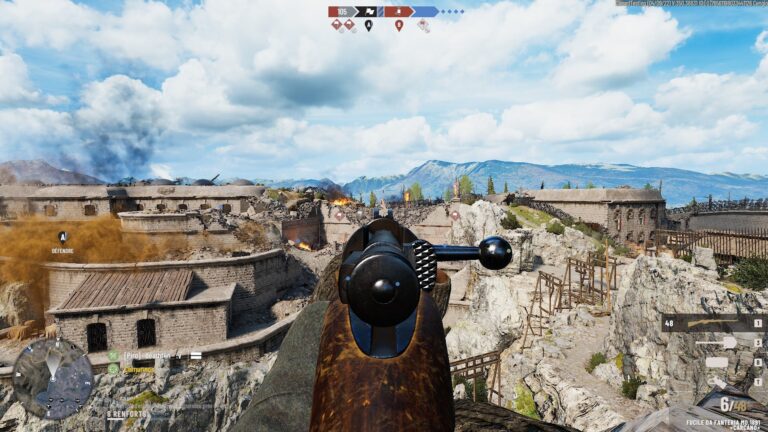Select the red objective pin
This screenshot has width=768, height=432.
pyautogui.click(x=399, y=25)
